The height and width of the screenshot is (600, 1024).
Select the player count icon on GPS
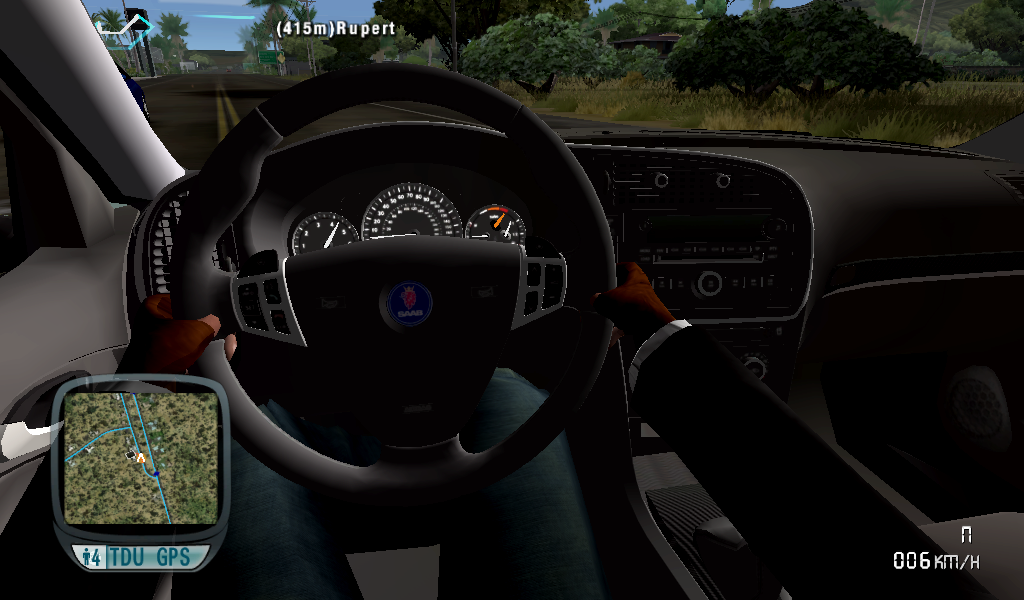tap(92, 557)
